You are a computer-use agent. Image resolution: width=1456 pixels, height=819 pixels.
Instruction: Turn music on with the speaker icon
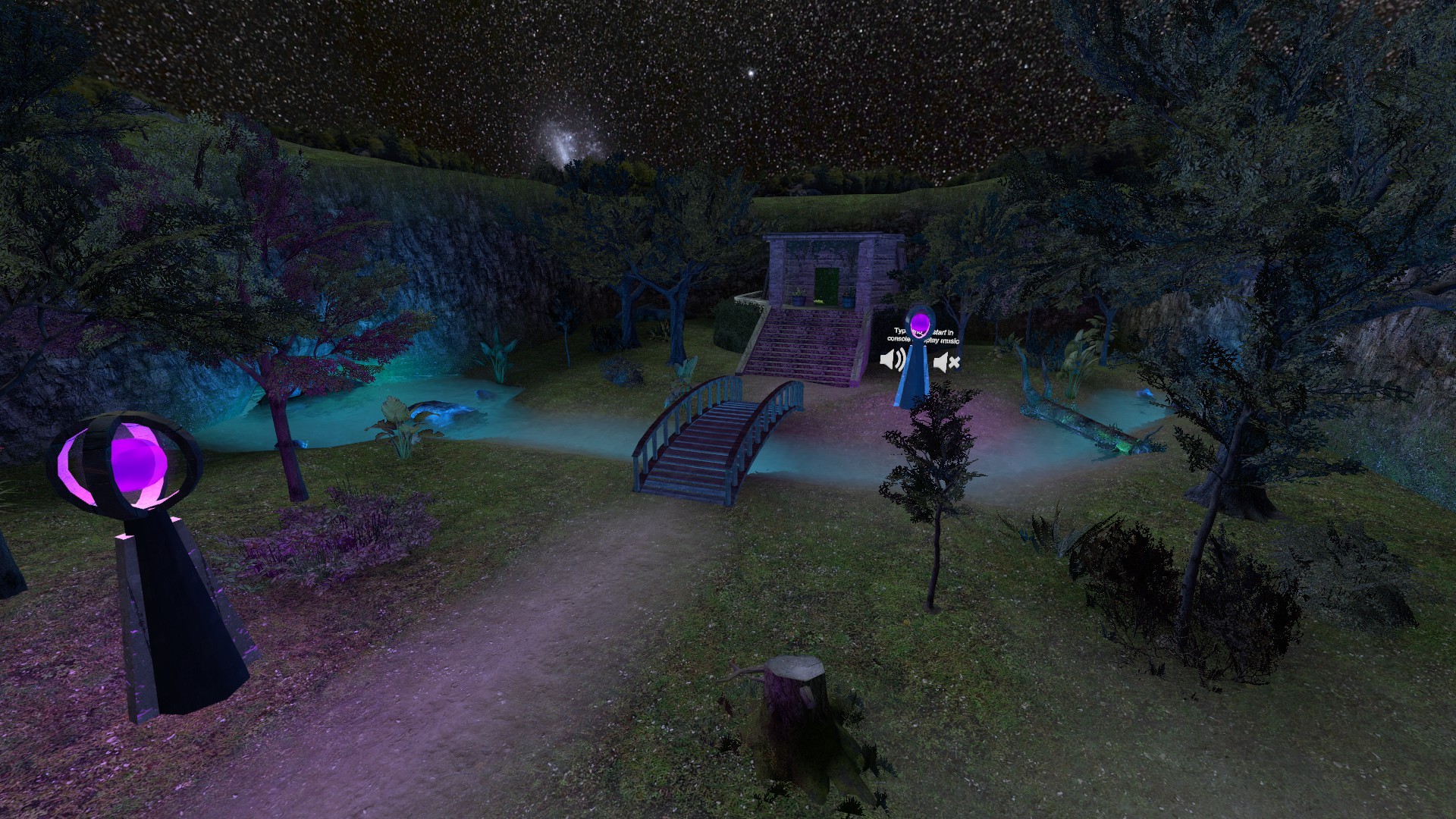(892, 359)
